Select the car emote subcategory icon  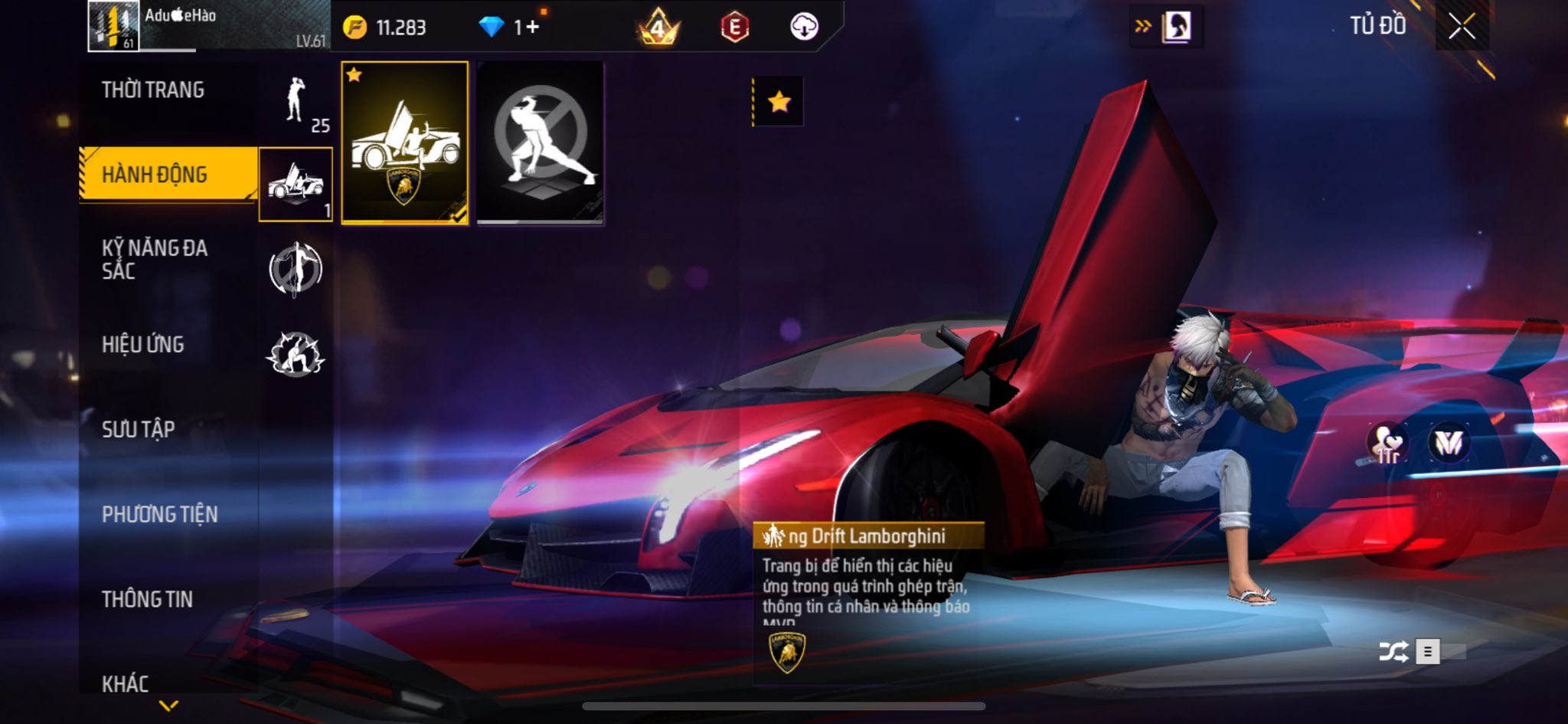296,185
